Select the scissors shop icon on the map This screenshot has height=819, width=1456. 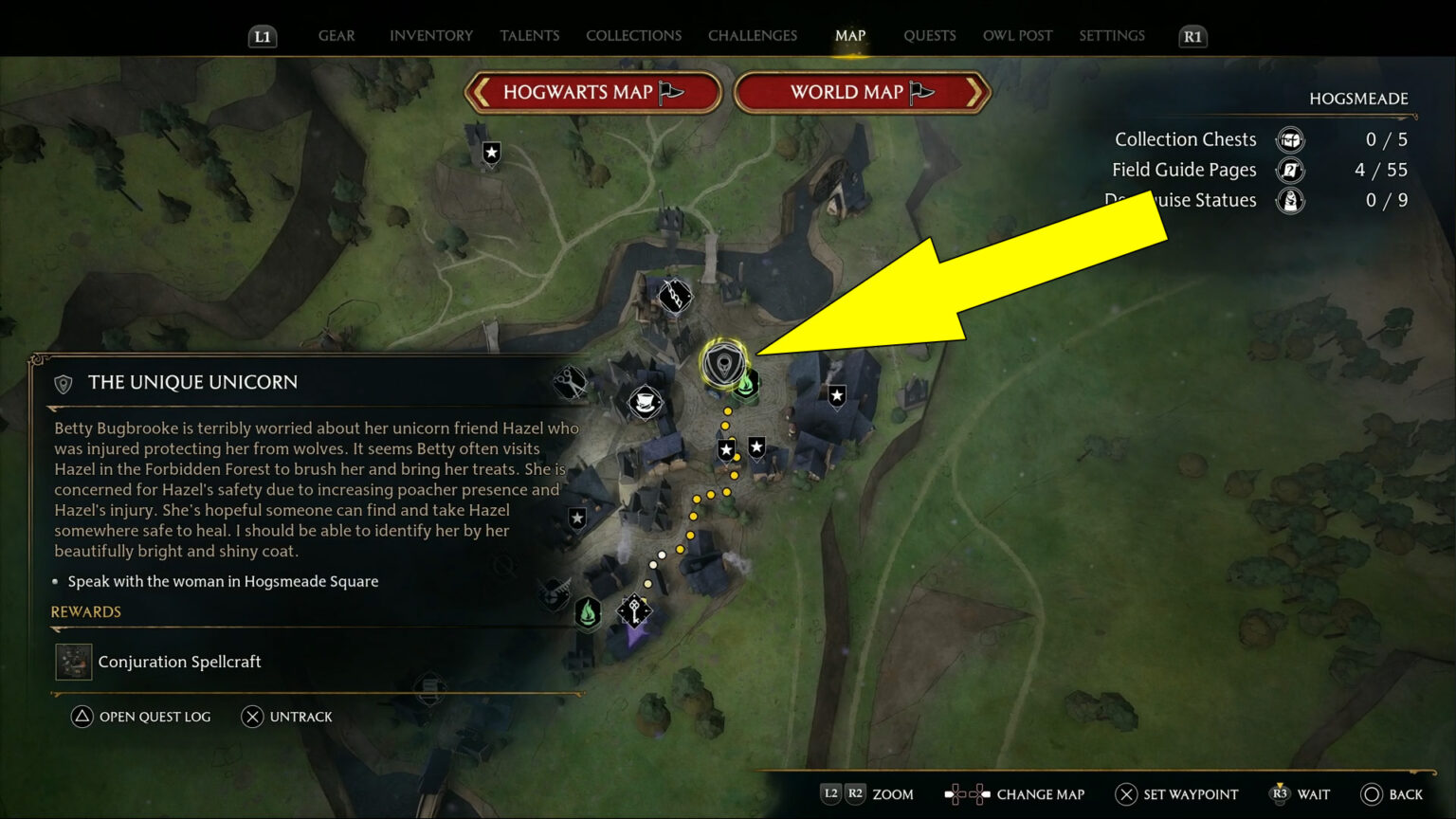point(570,383)
